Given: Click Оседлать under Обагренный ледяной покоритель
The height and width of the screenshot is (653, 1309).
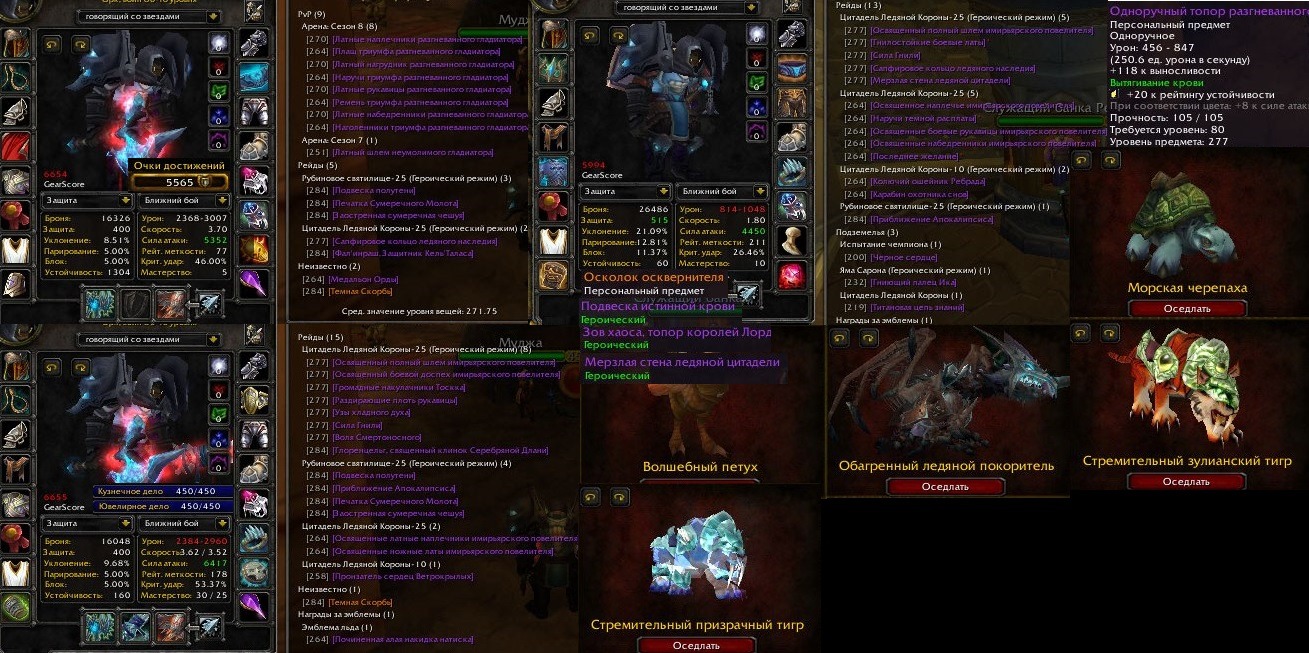Looking at the screenshot, I should tap(945, 487).
